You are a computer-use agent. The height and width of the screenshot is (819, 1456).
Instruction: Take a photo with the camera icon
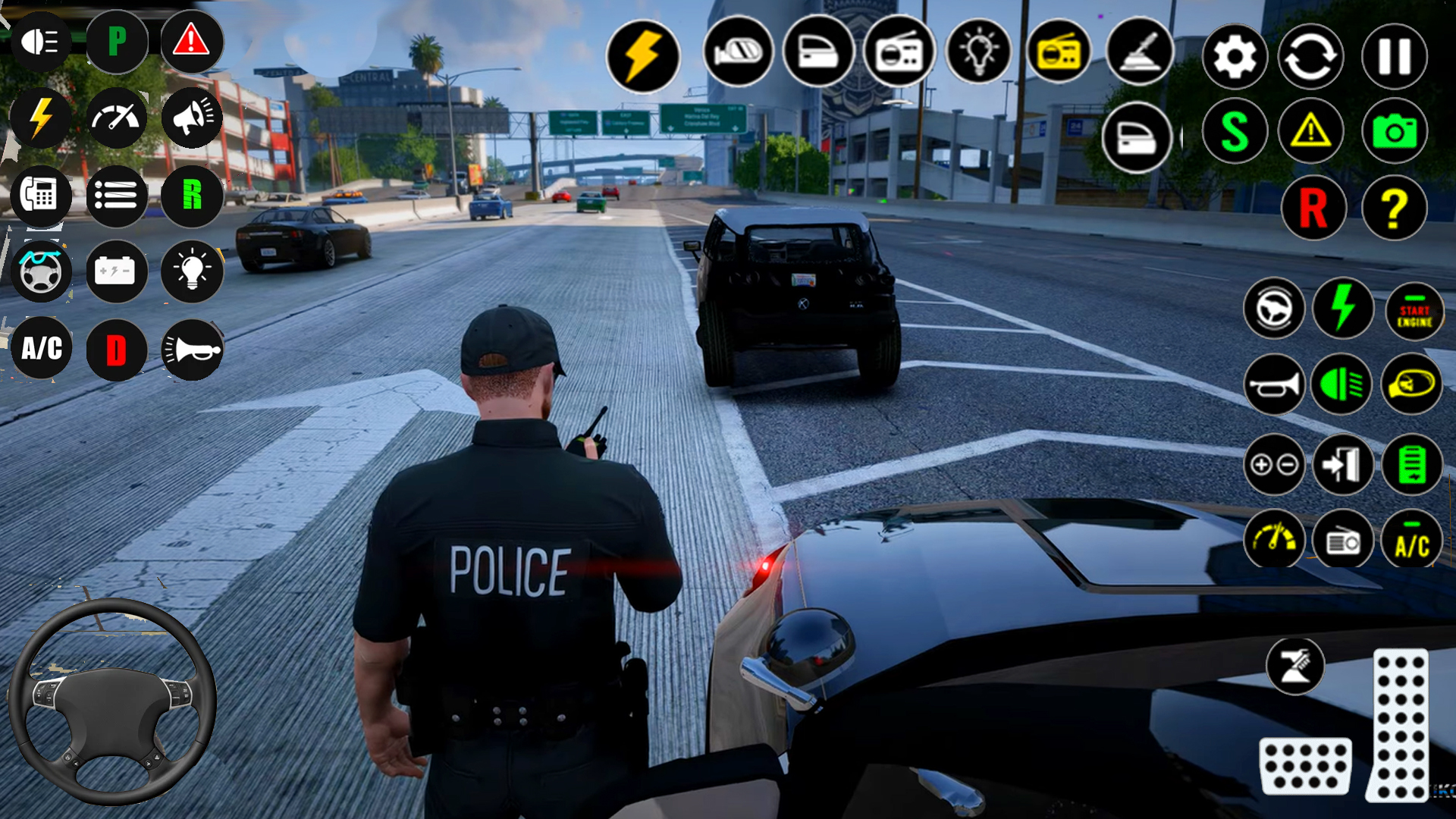pos(1394,130)
